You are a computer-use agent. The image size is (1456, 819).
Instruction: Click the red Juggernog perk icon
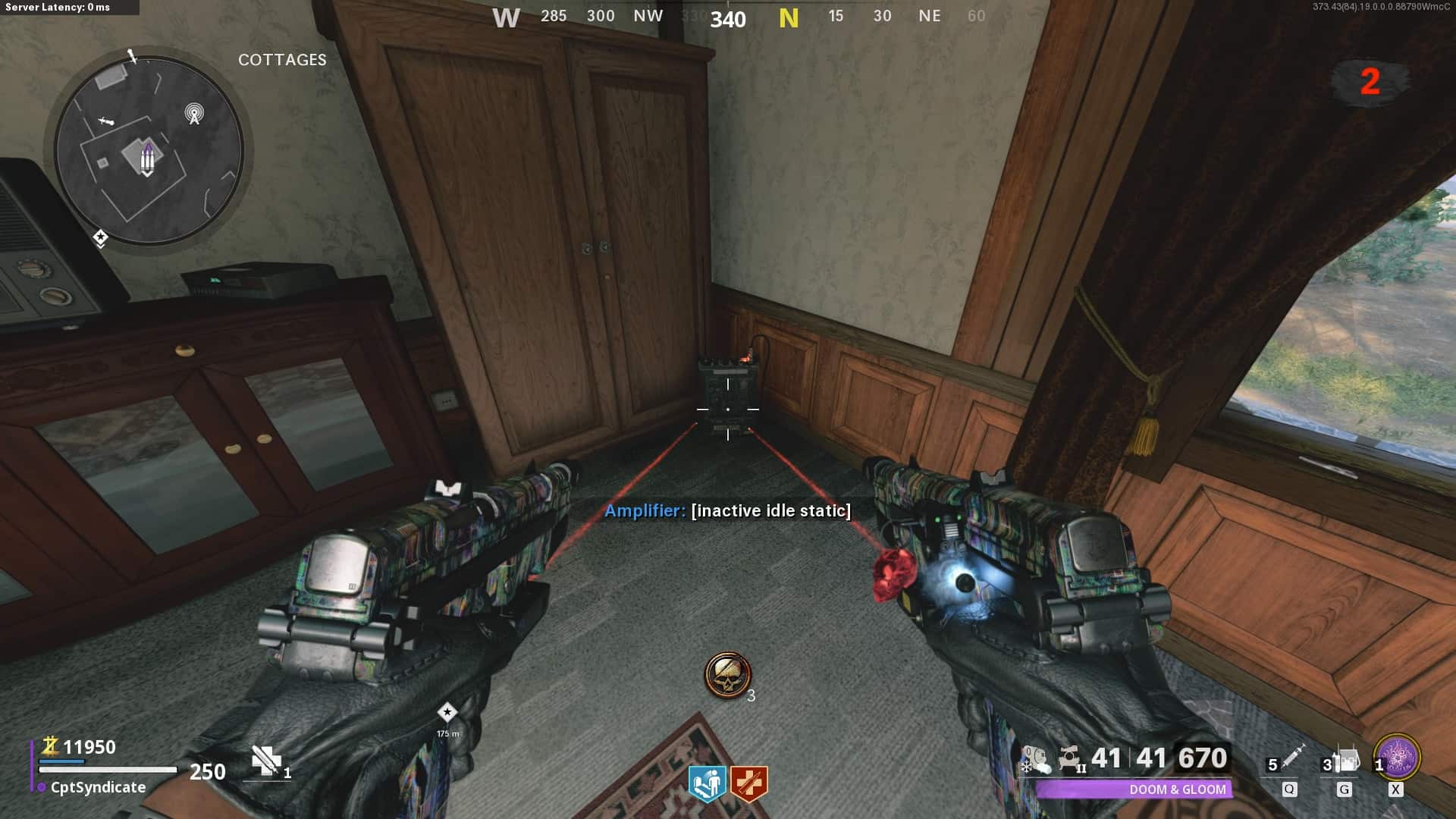pos(749,784)
